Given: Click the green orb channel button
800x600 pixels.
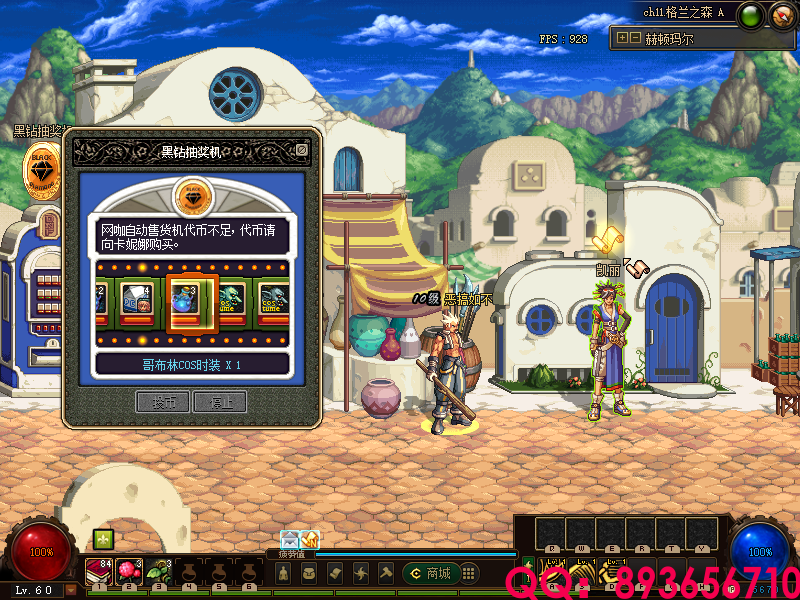Looking at the screenshot, I should (753, 15).
